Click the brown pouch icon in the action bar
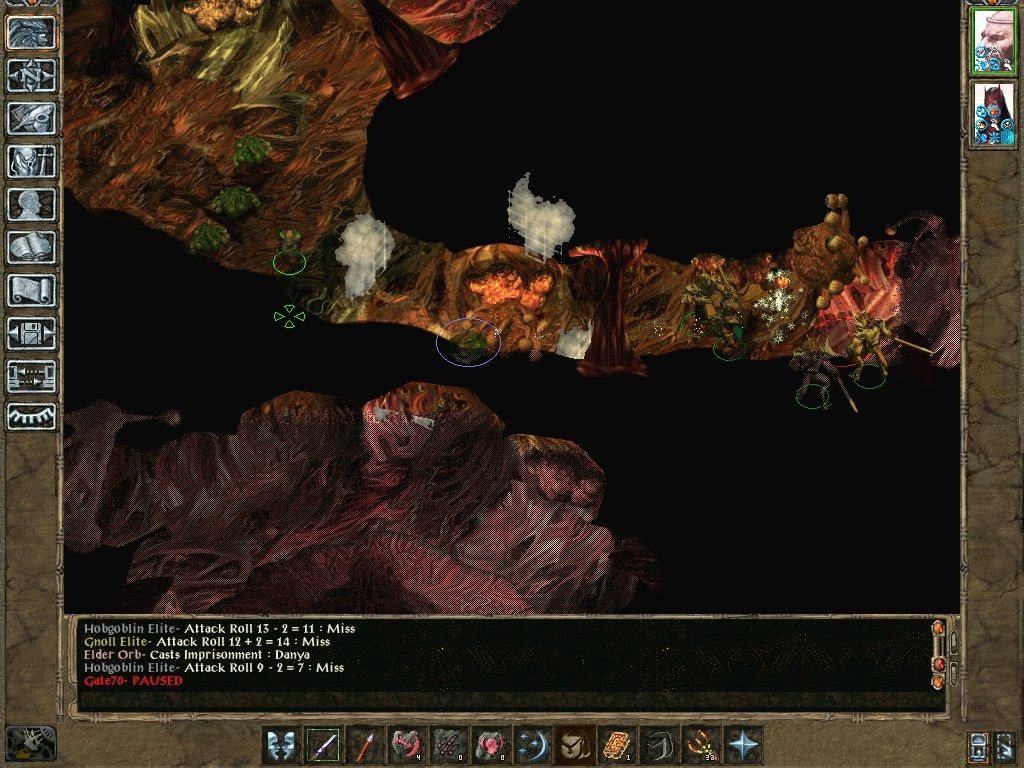Screen dimensions: 1024x768 (x=572, y=746)
